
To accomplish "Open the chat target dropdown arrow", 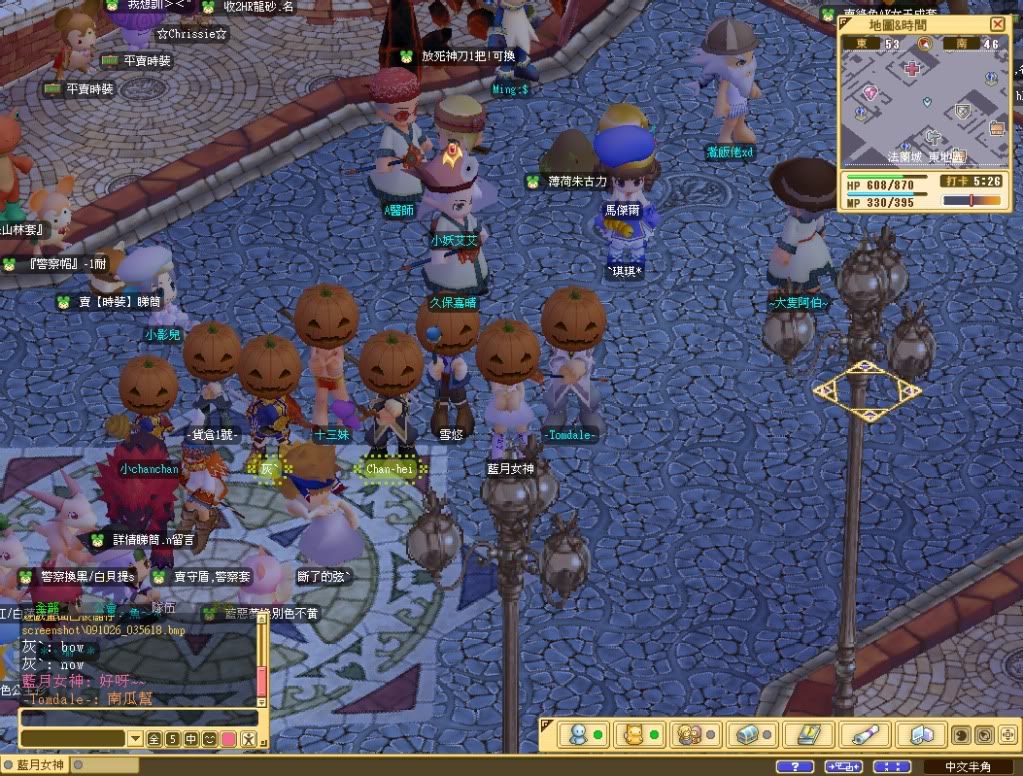I will coord(136,739).
